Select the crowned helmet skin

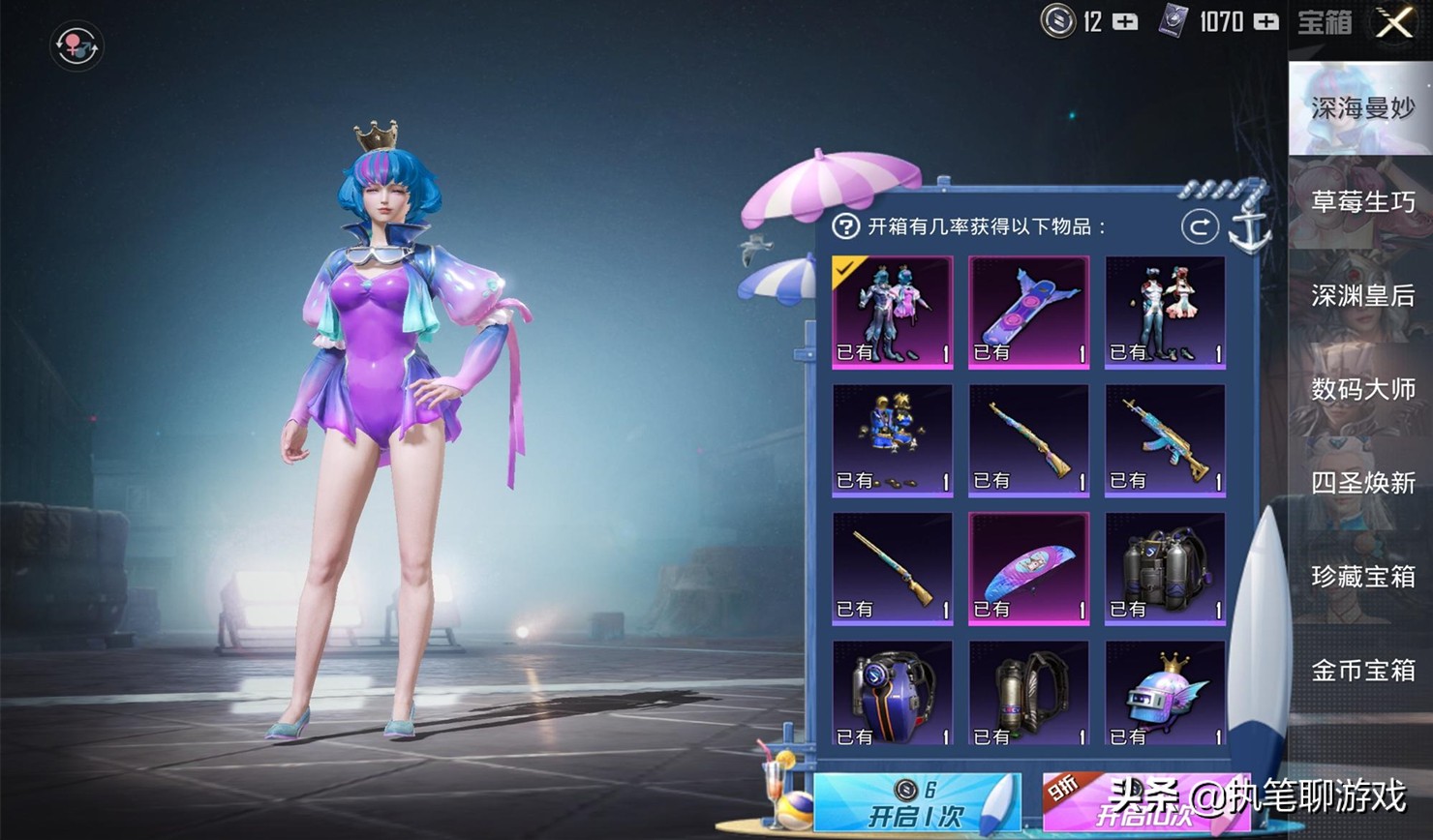1165,693
